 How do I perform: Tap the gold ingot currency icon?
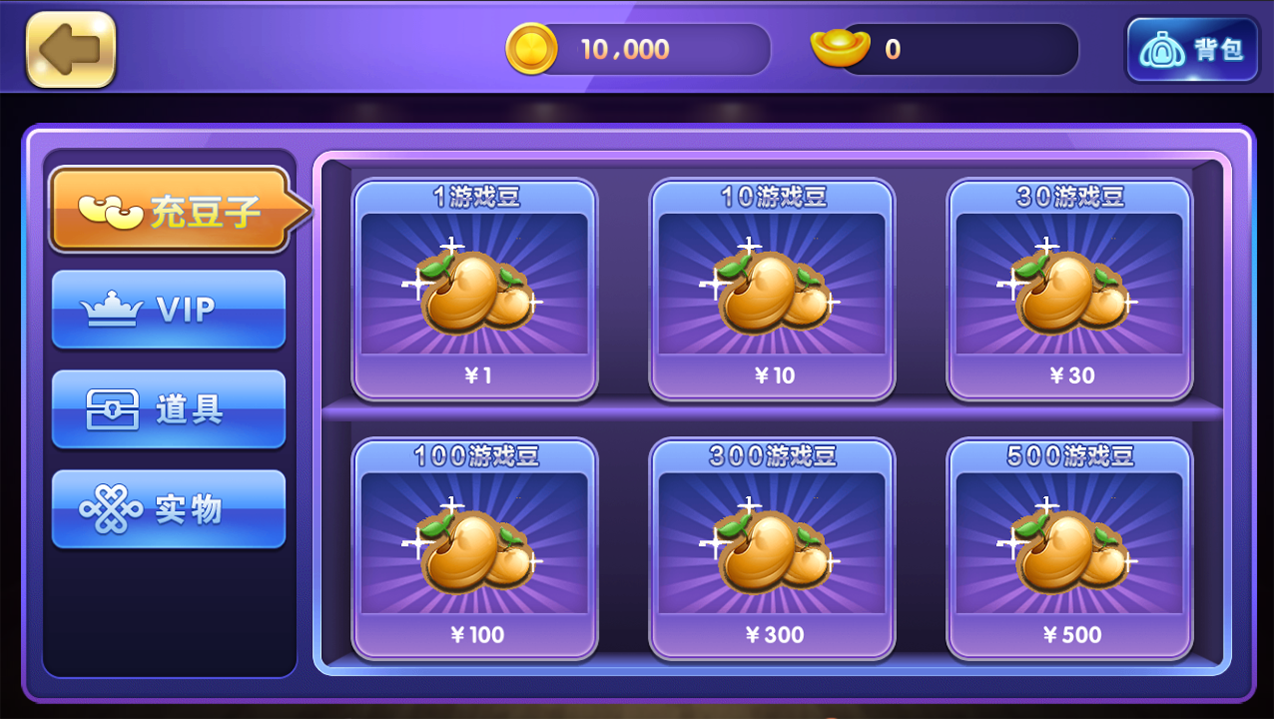[839, 48]
